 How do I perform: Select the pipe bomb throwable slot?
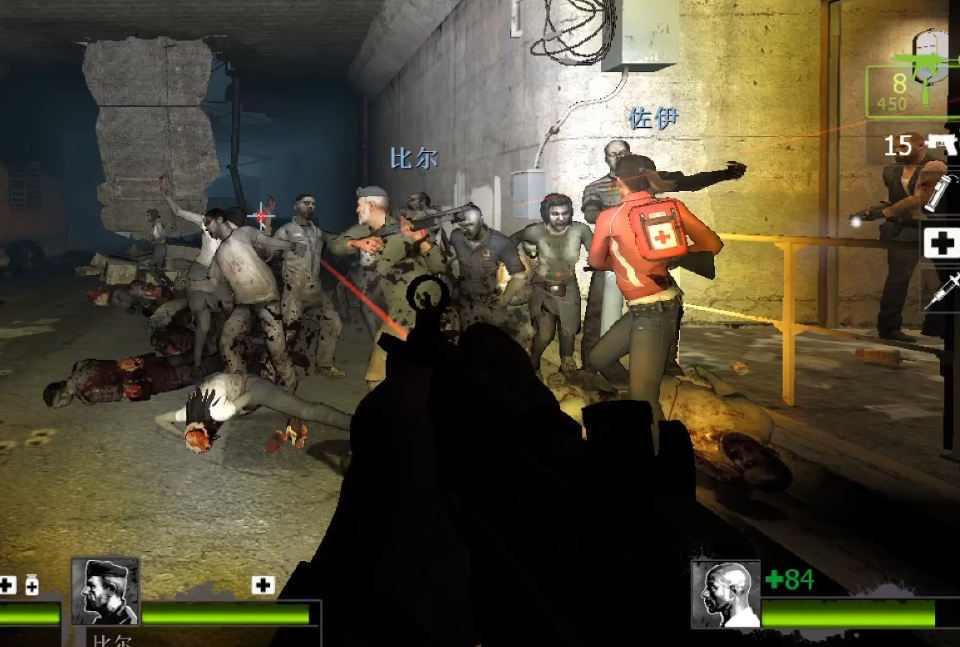940,191
